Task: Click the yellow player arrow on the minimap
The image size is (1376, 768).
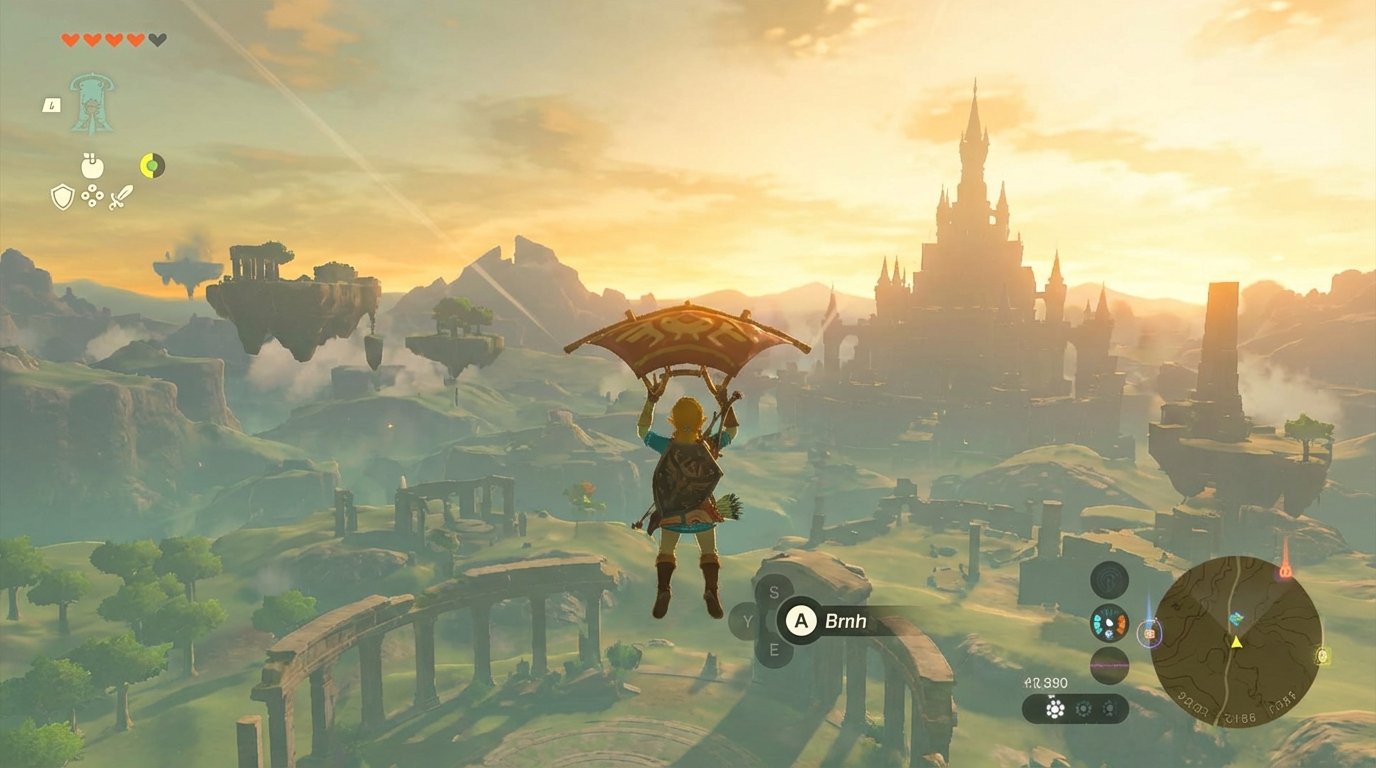Action: pyautogui.click(x=1236, y=642)
